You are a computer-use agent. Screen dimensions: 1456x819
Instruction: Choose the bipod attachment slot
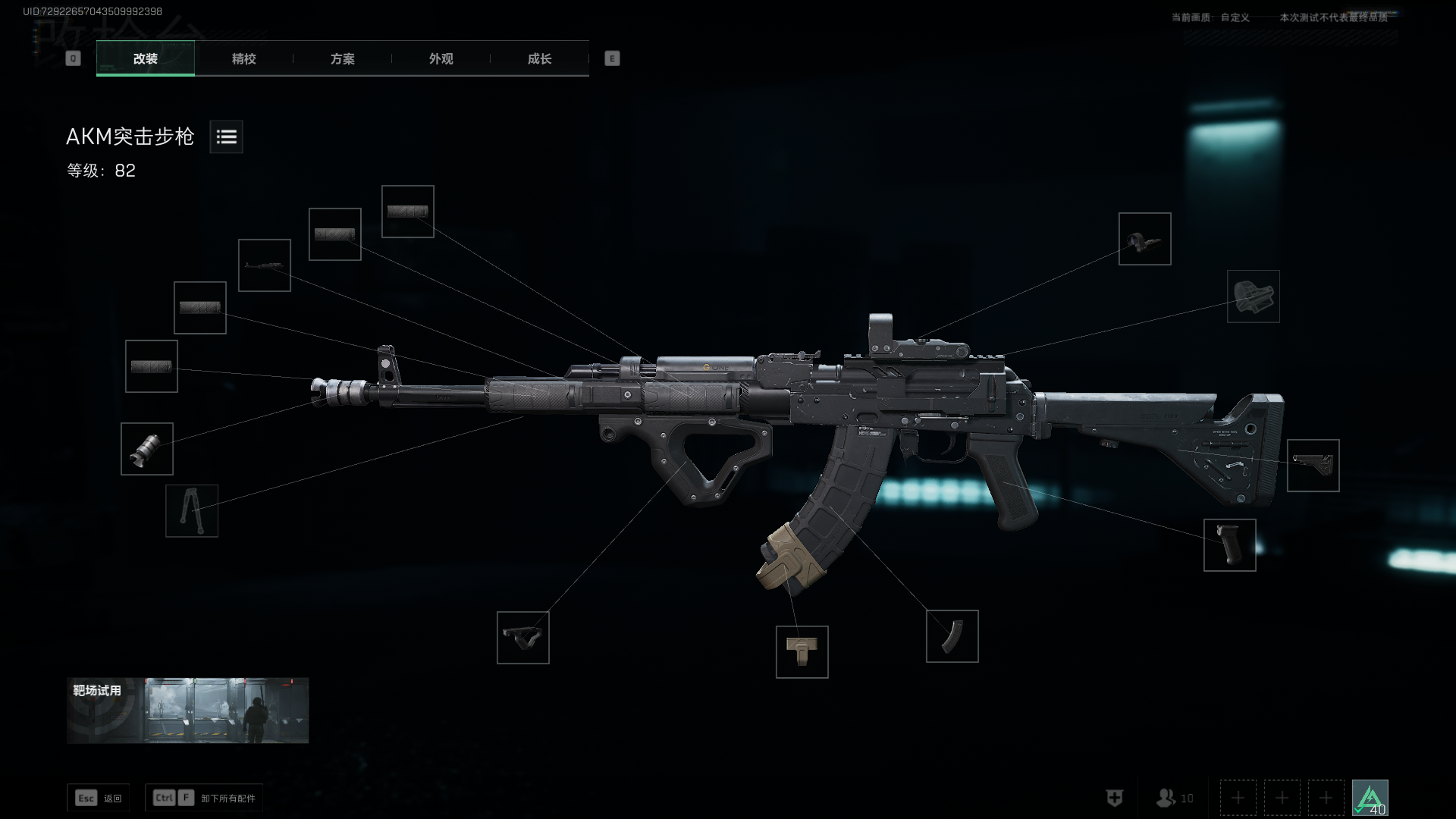point(192,511)
